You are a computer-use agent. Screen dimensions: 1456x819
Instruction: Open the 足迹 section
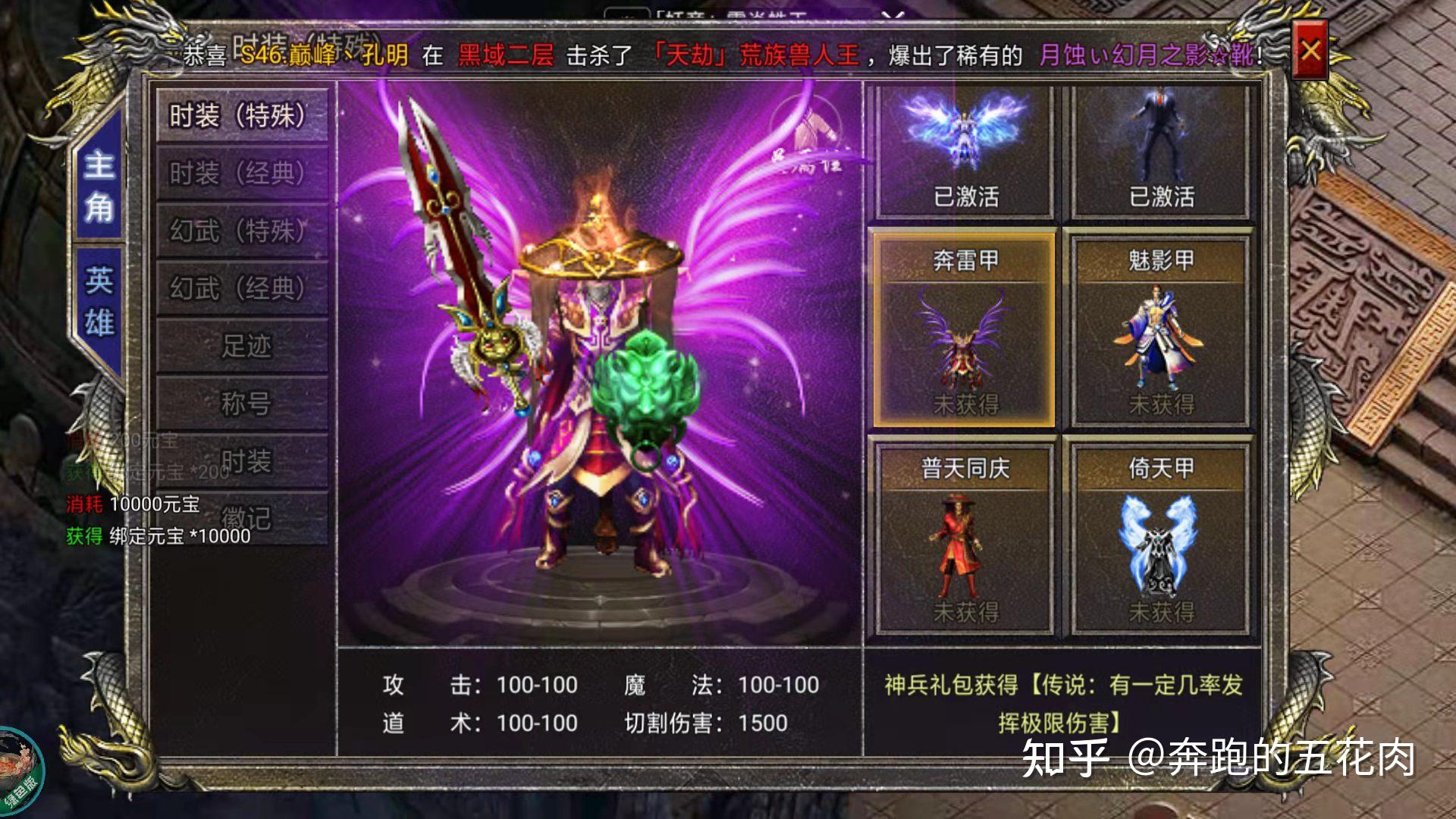pos(241,346)
